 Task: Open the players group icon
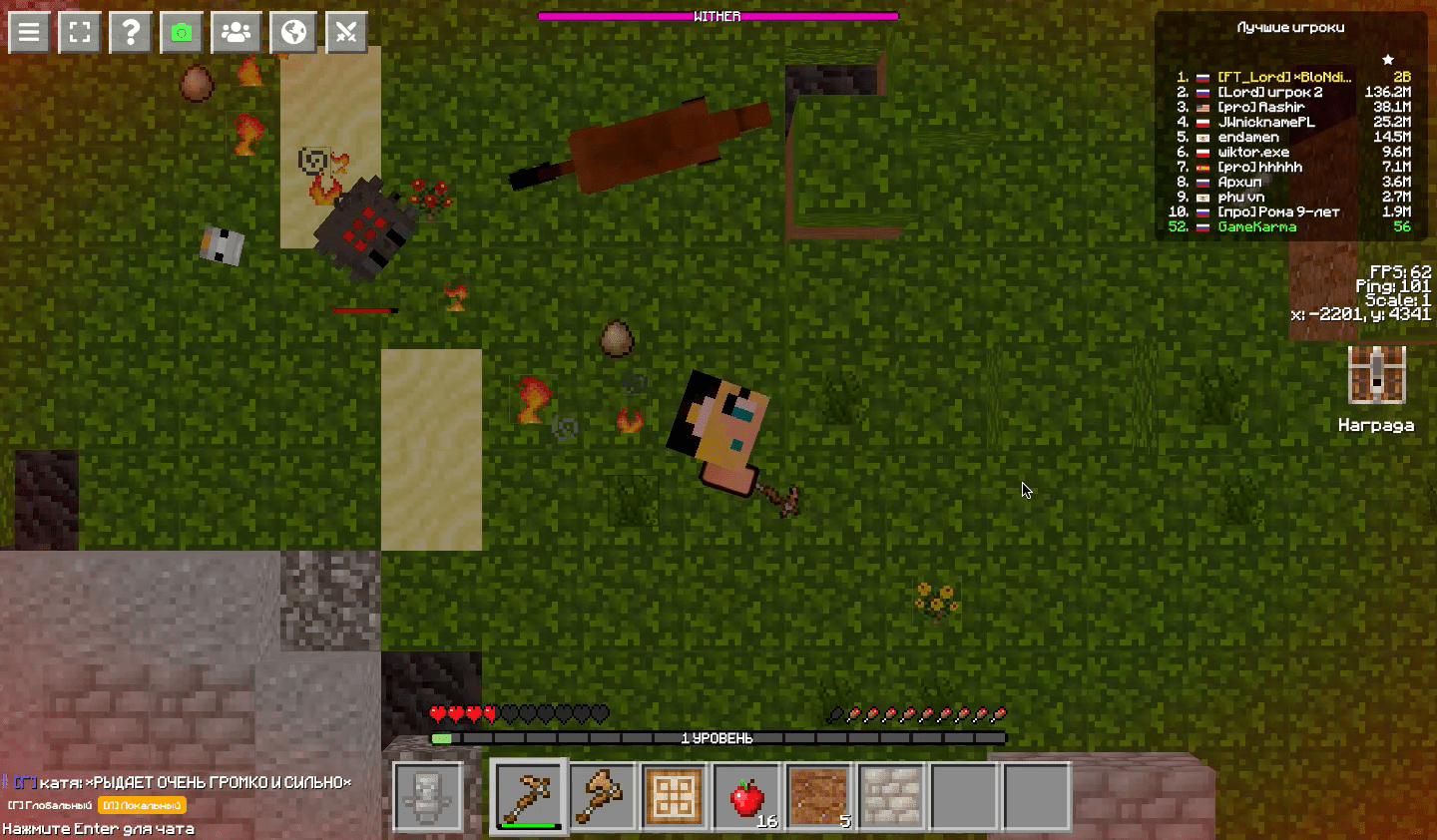(x=237, y=32)
